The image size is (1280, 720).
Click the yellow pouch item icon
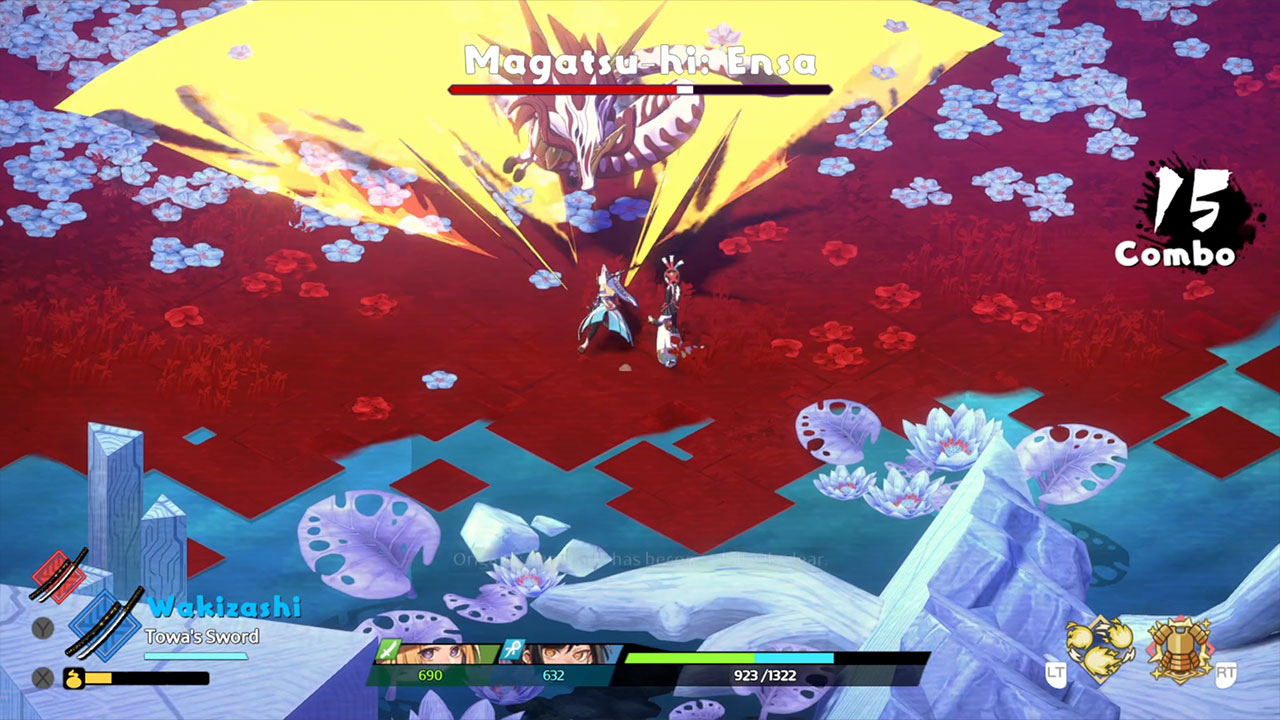(x=73, y=678)
